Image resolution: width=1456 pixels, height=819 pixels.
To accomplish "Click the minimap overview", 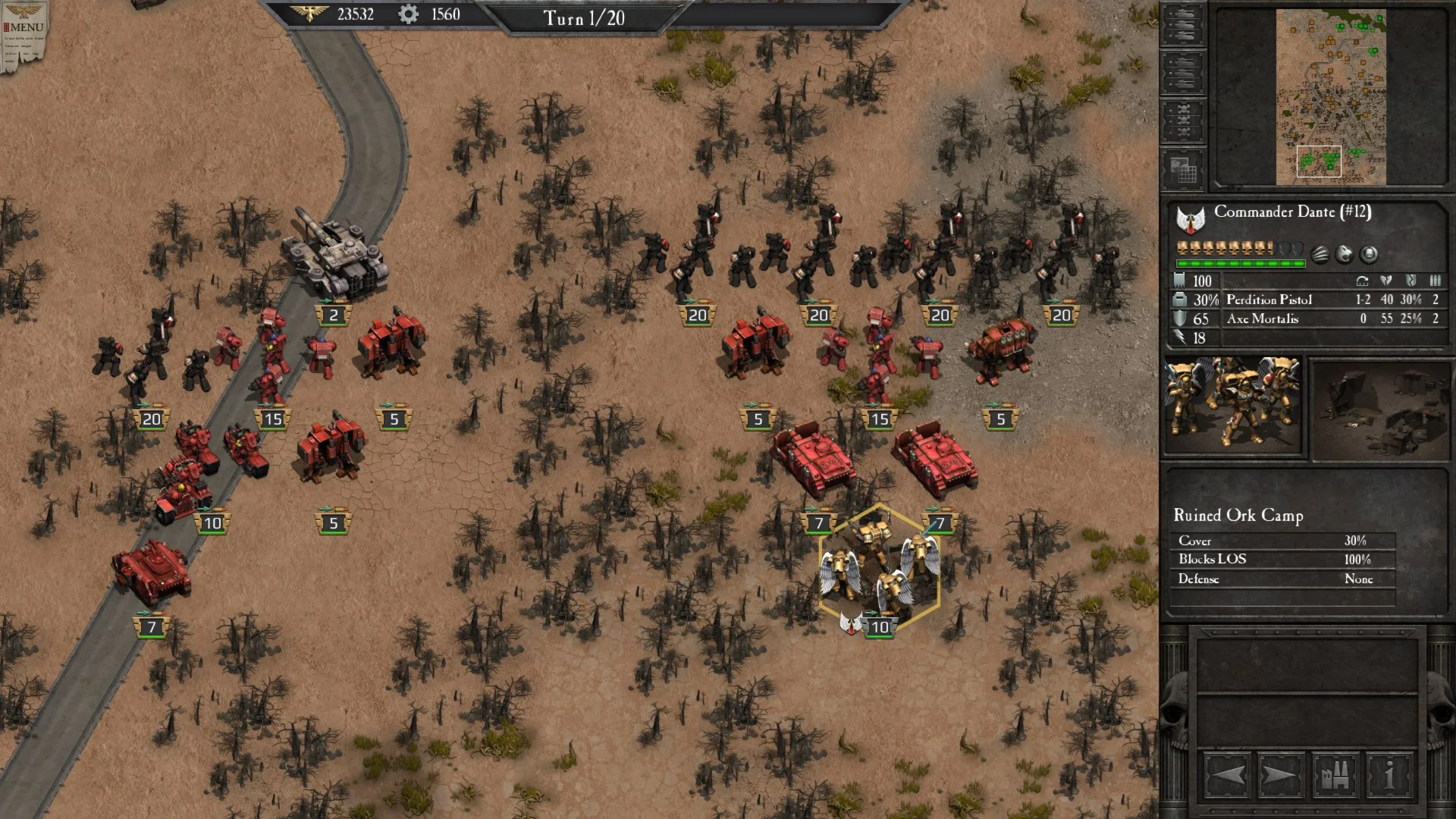I will pos(1331,97).
